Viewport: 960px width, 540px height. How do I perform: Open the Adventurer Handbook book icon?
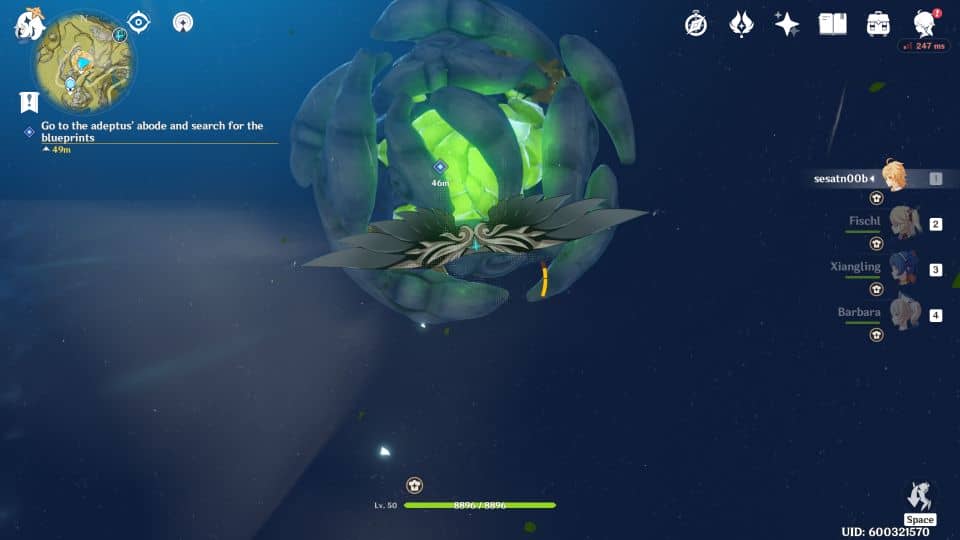832,24
